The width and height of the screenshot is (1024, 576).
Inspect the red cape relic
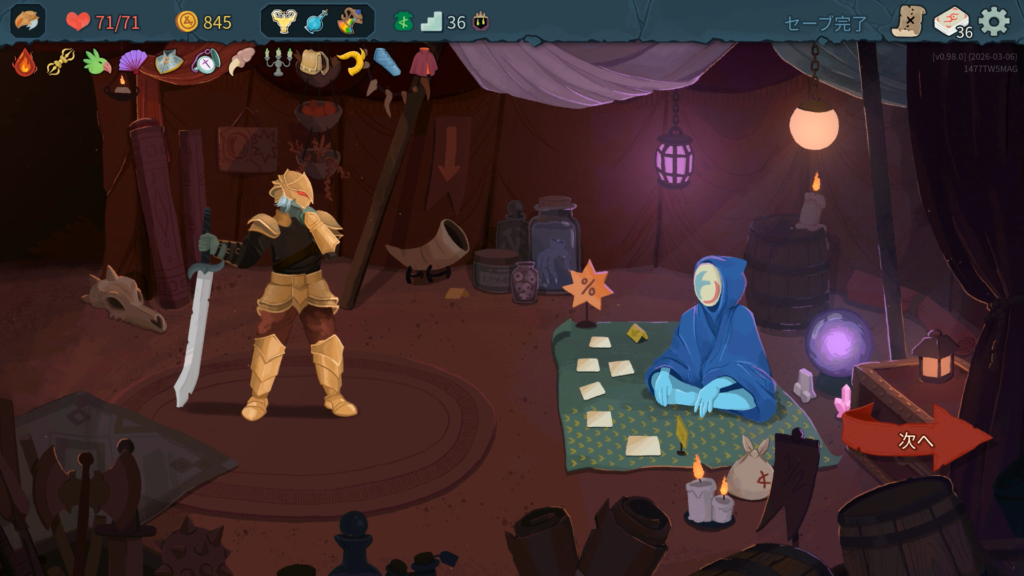point(423,62)
